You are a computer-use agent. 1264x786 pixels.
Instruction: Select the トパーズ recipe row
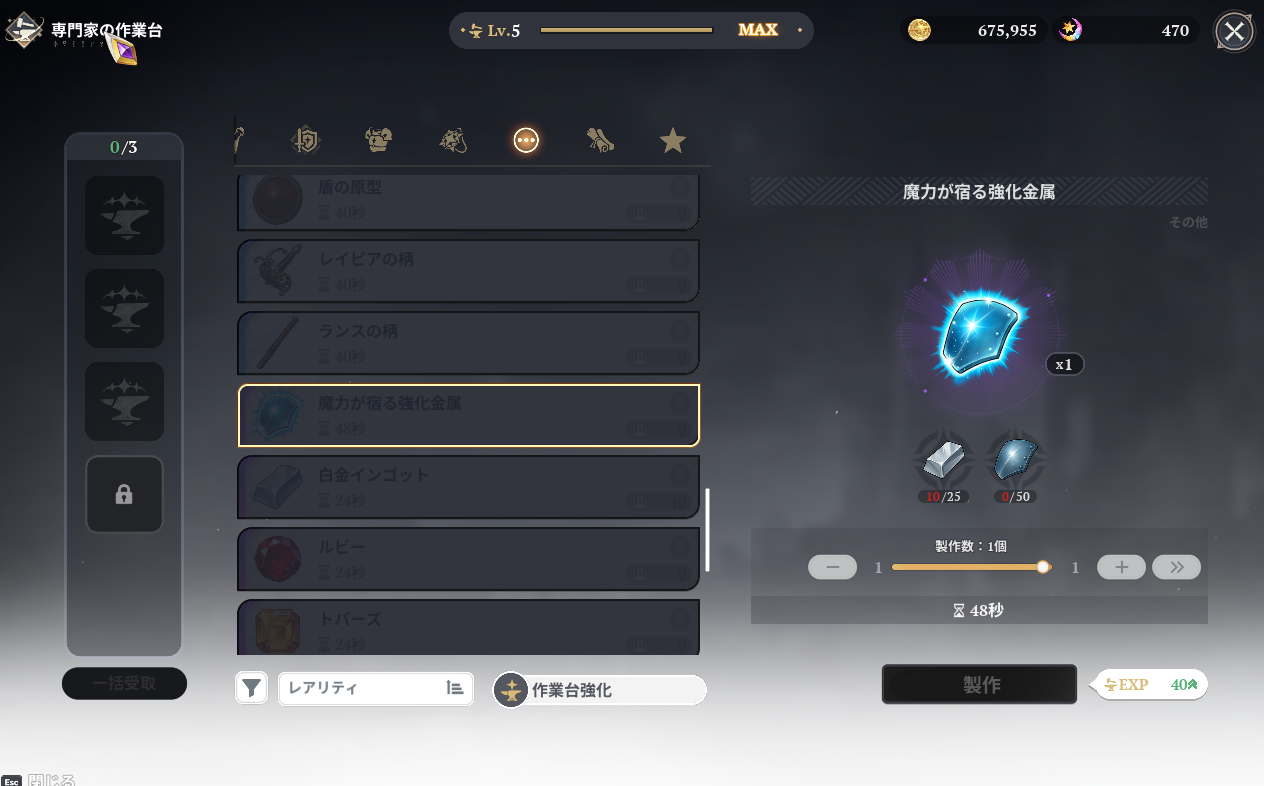[468, 627]
